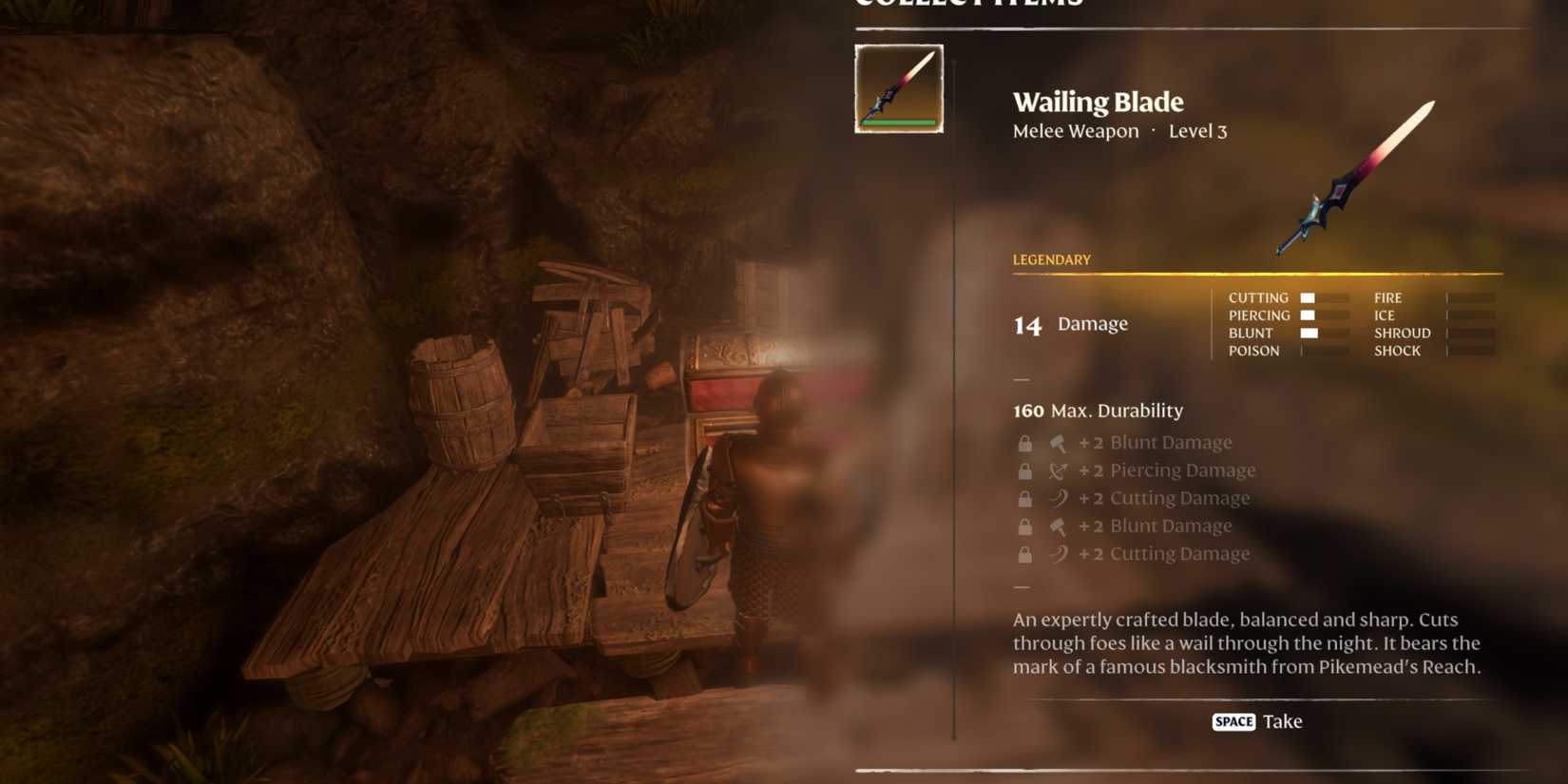Image resolution: width=1568 pixels, height=784 pixels.
Task: Select the Wailing Blade item name
Action: pyautogui.click(x=1098, y=102)
